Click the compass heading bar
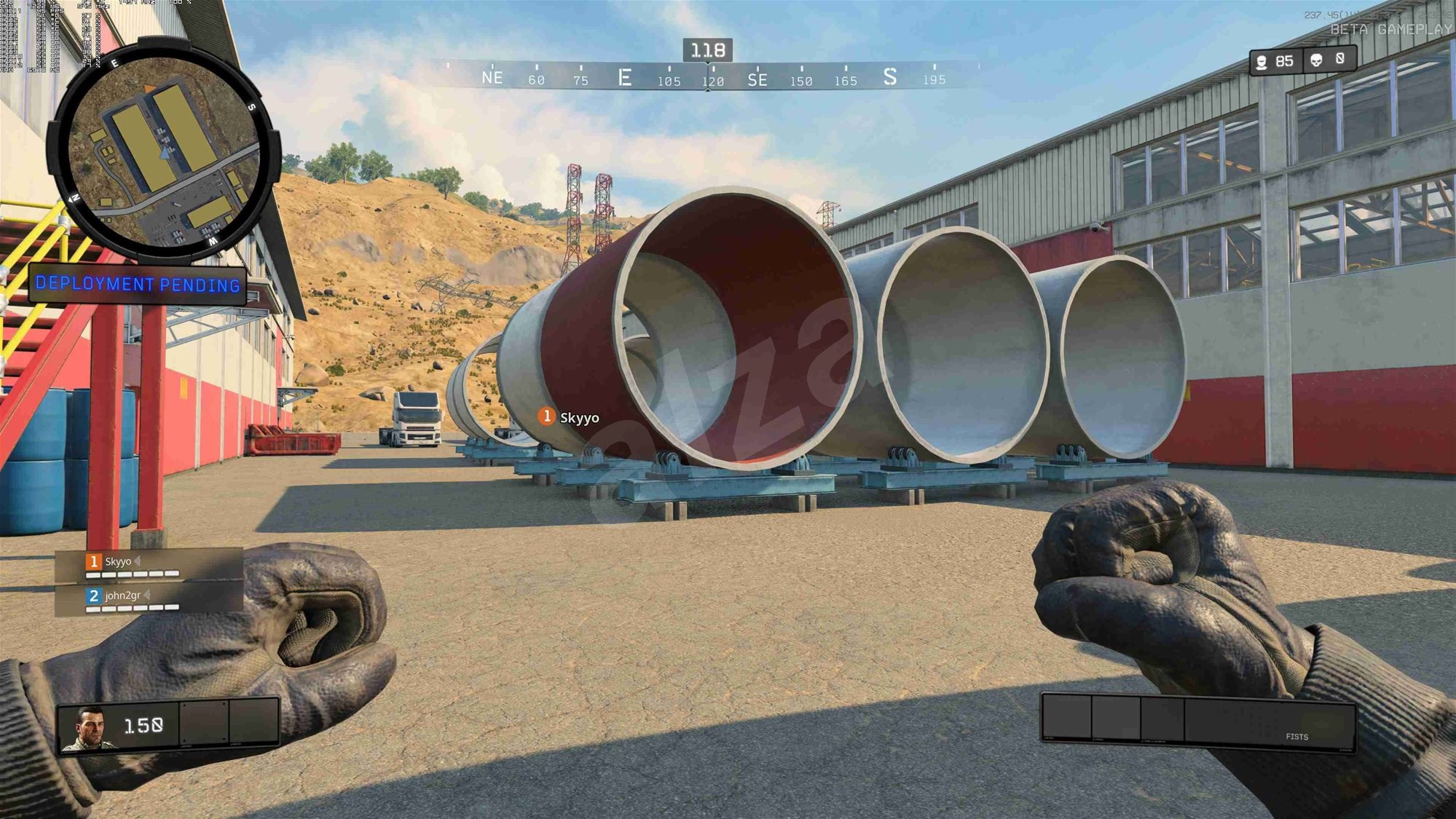 (x=707, y=76)
